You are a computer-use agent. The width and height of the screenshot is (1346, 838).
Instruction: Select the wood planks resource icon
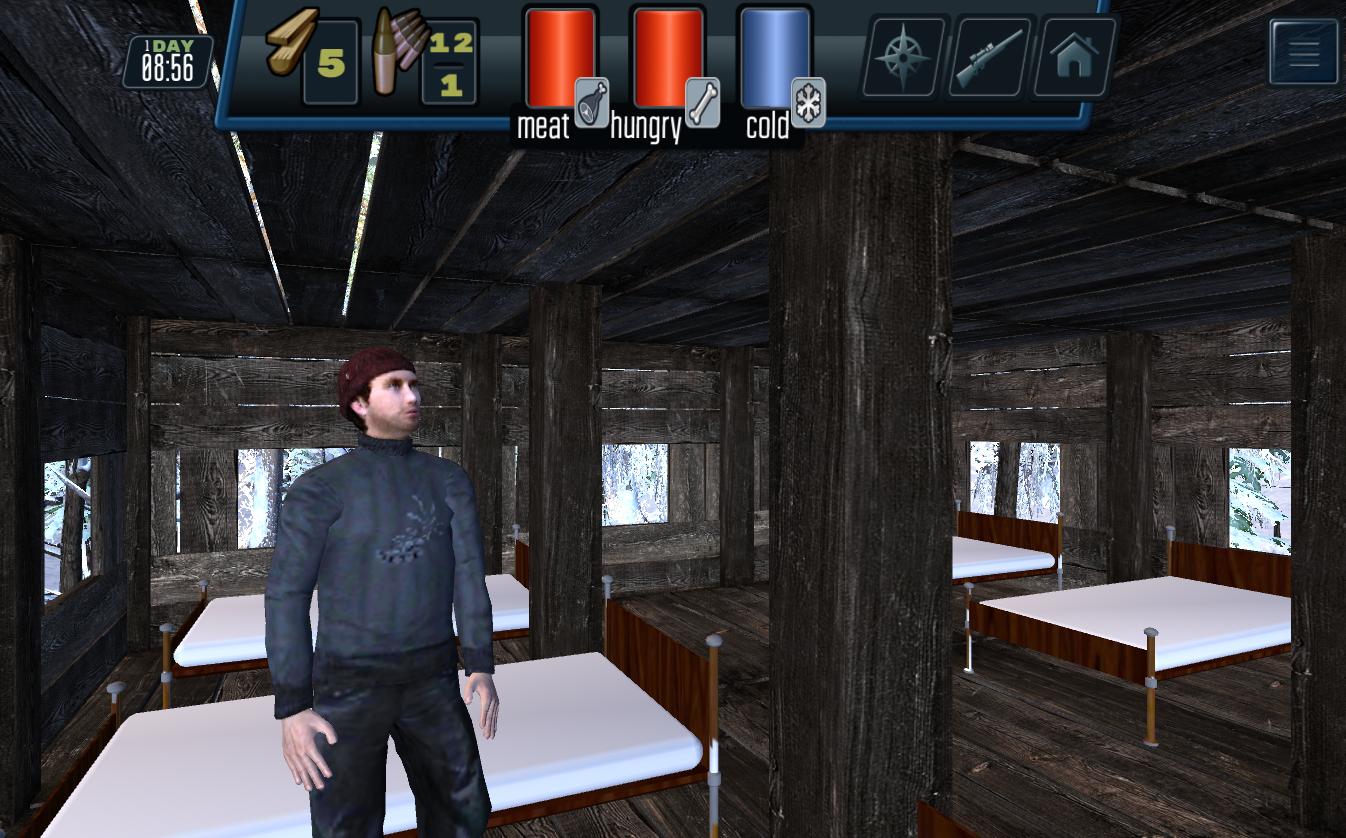click(292, 42)
